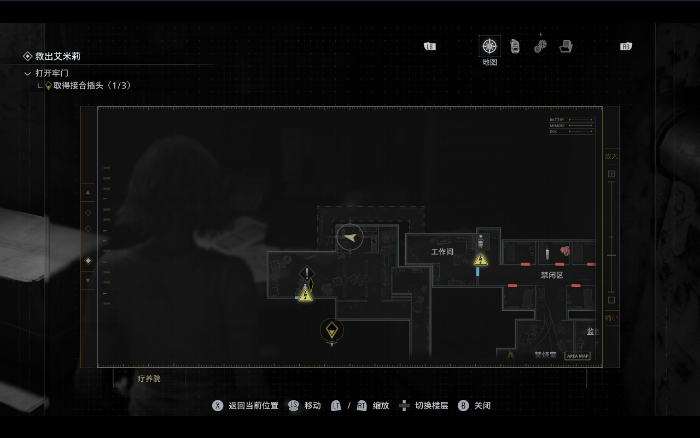Screen dimensions: 700x438
Task: Click the AREA MAP button
Action: pyautogui.click(x=578, y=355)
